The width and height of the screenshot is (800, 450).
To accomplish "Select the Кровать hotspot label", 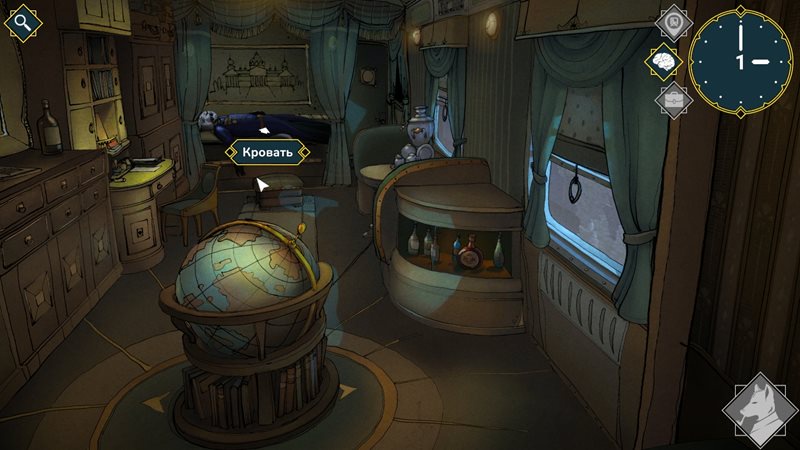I will (267, 152).
